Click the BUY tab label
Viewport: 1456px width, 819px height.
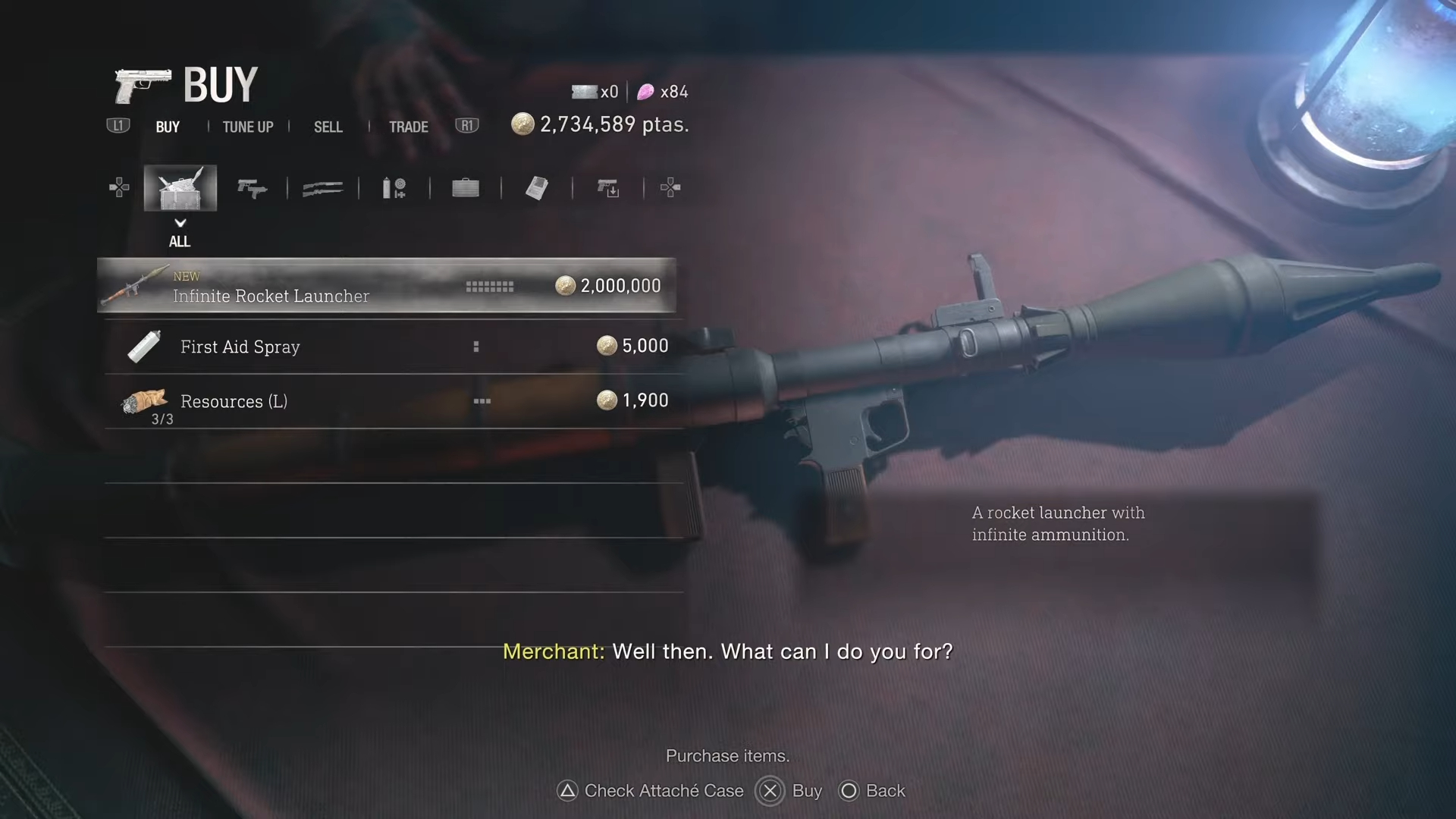pos(168,127)
